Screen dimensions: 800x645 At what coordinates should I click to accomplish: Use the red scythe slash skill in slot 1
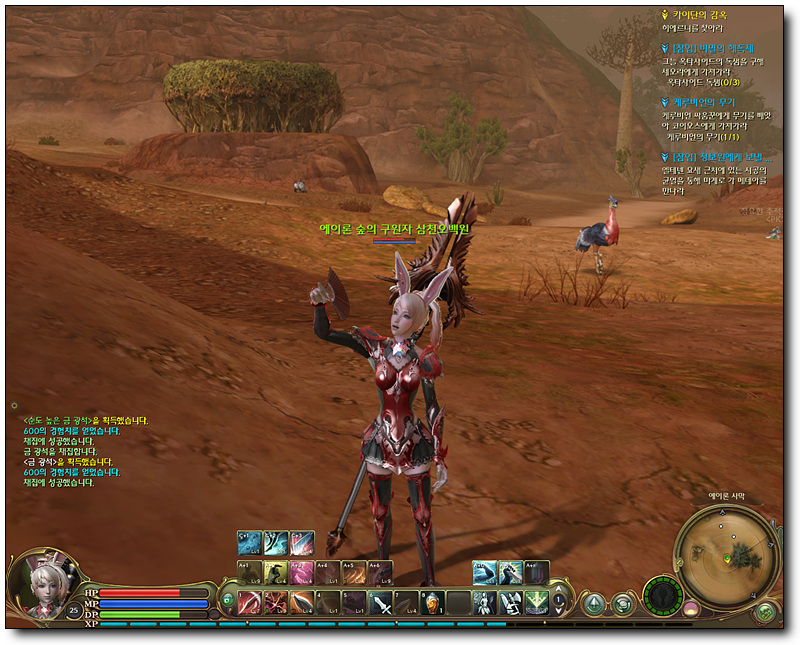249,603
